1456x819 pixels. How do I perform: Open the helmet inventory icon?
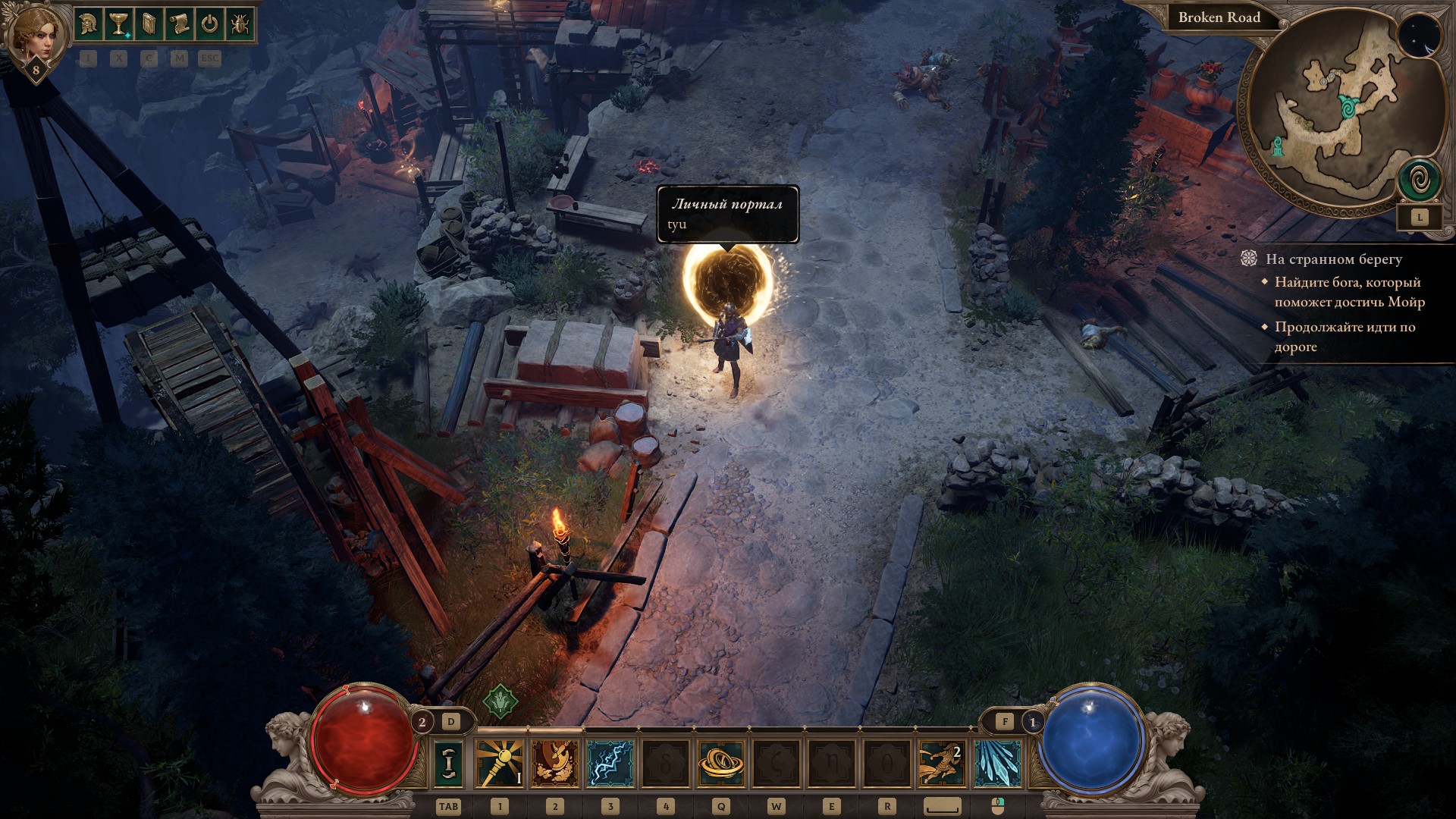pyautogui.click(x=88, y=24)
